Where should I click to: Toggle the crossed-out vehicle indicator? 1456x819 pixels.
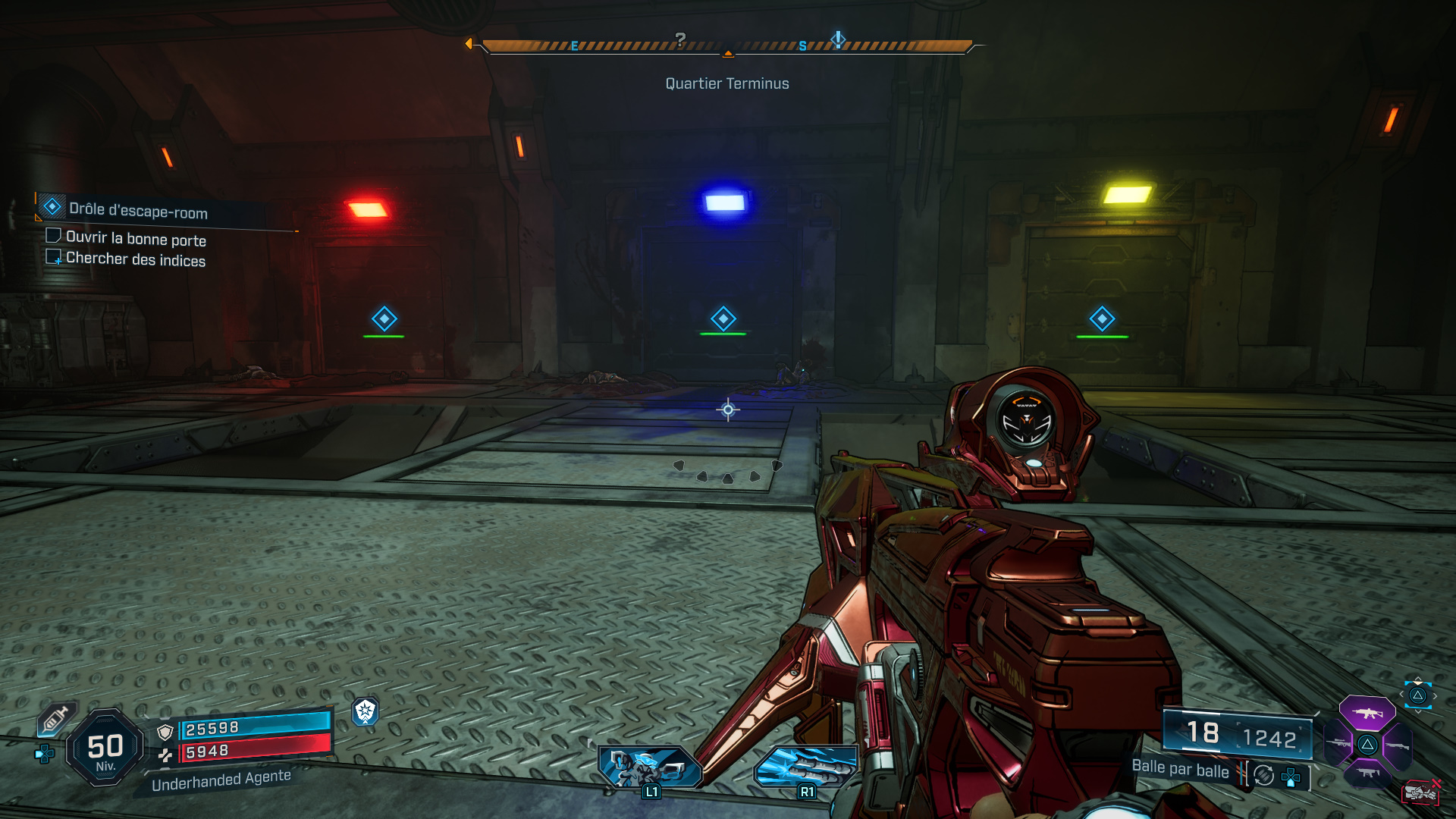tap(1422, 792)
